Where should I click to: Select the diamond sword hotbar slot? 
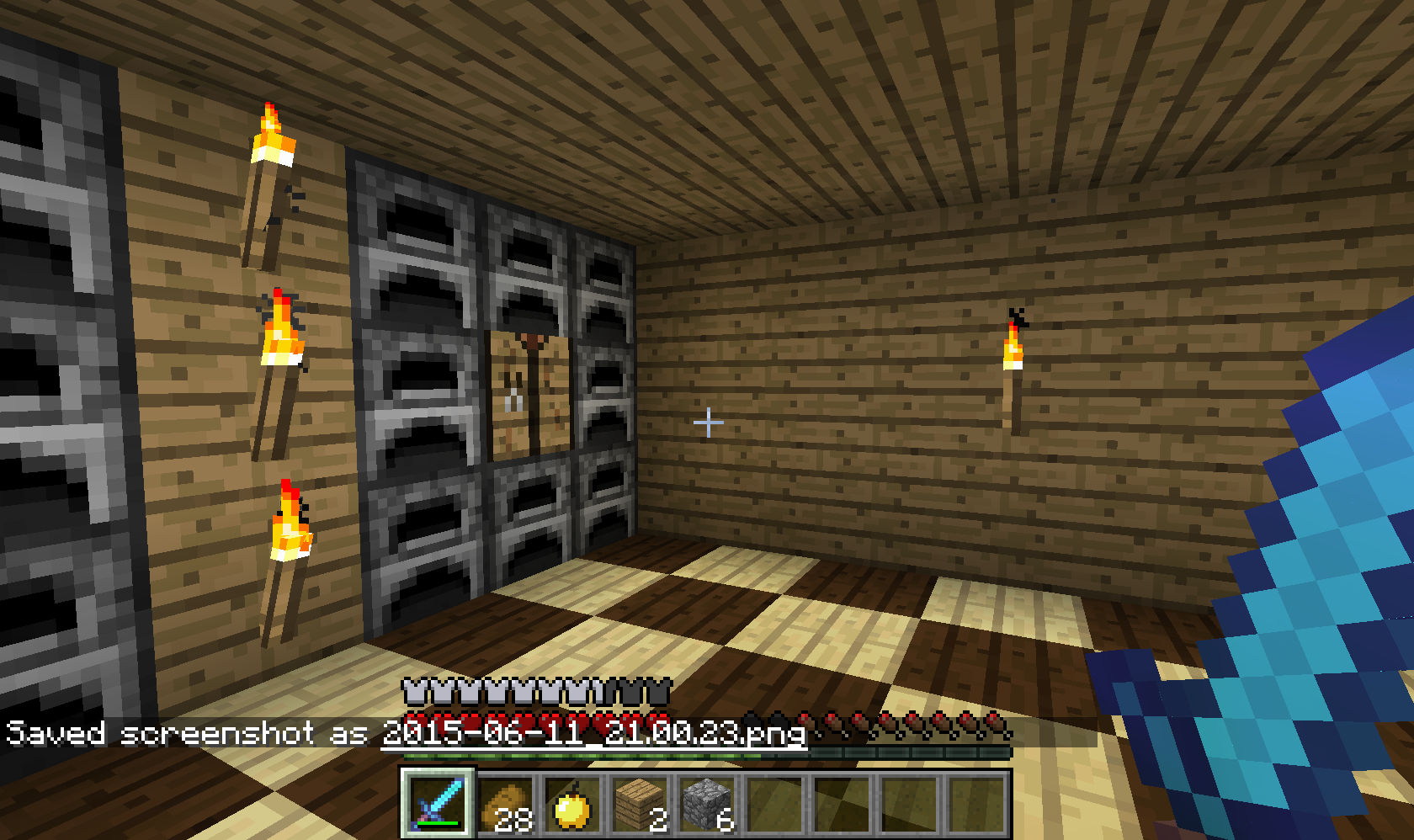coord(437,803)
